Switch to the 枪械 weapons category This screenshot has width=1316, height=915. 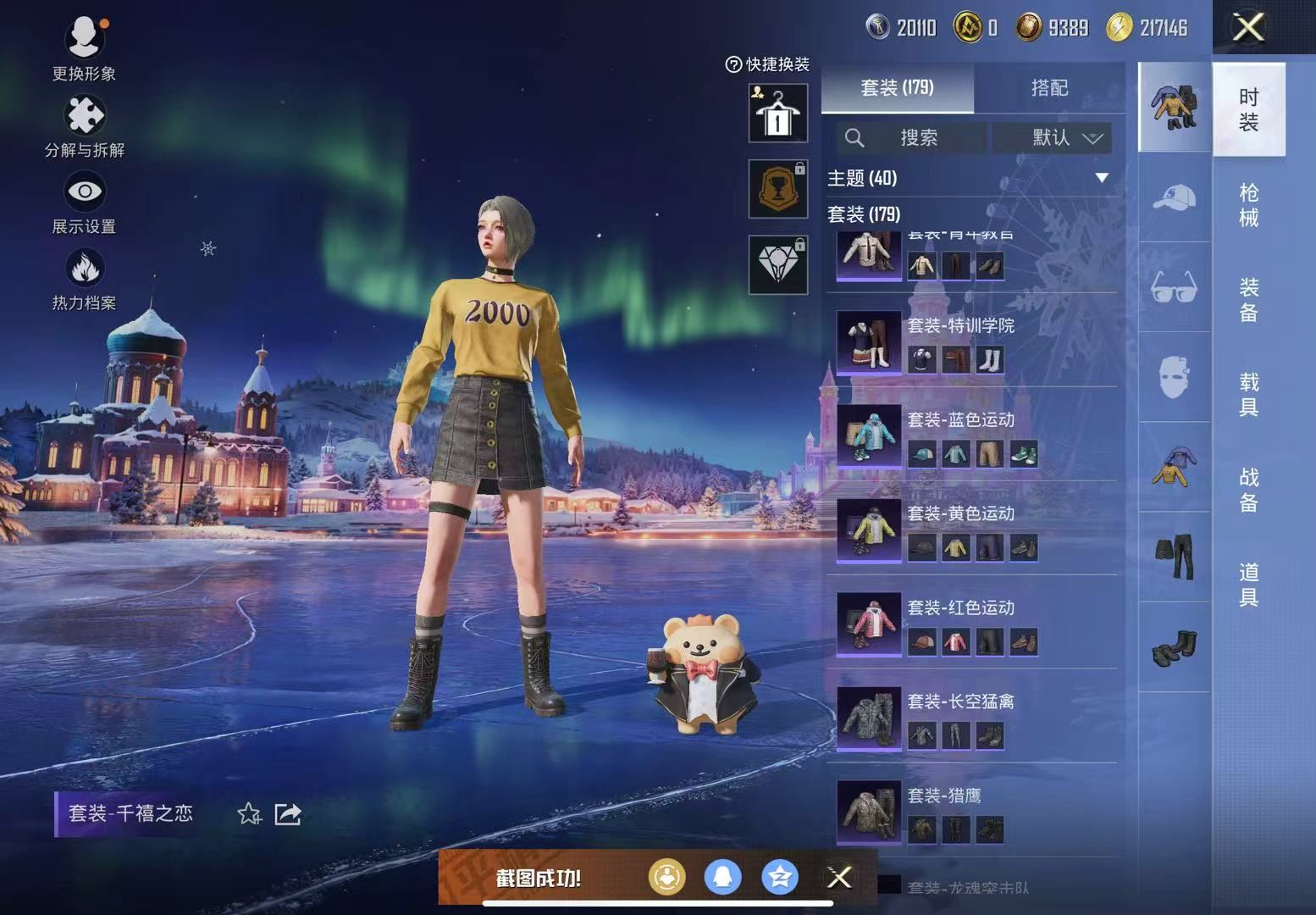tap(1248, 205)
